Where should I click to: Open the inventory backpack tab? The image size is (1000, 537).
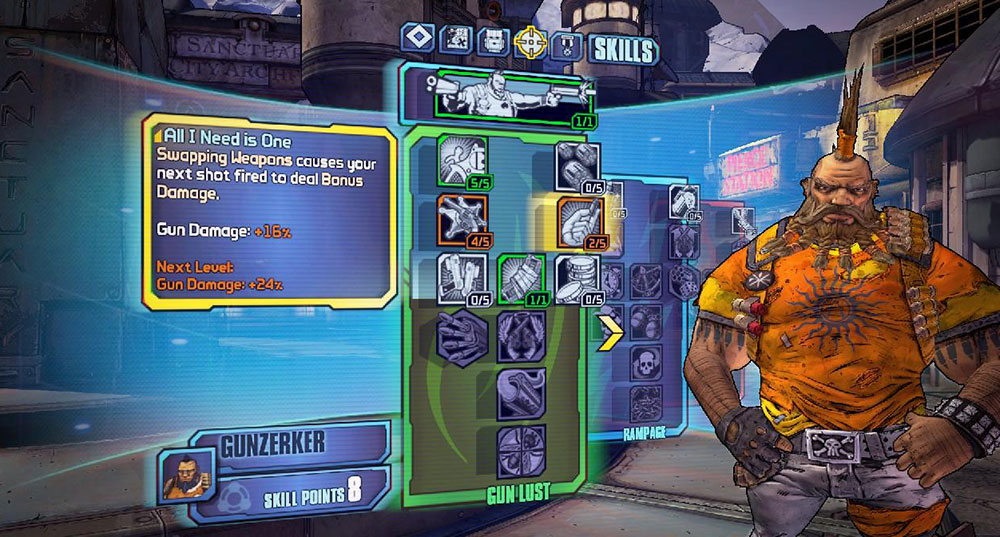pyautogui.click(x=492, y=41)
